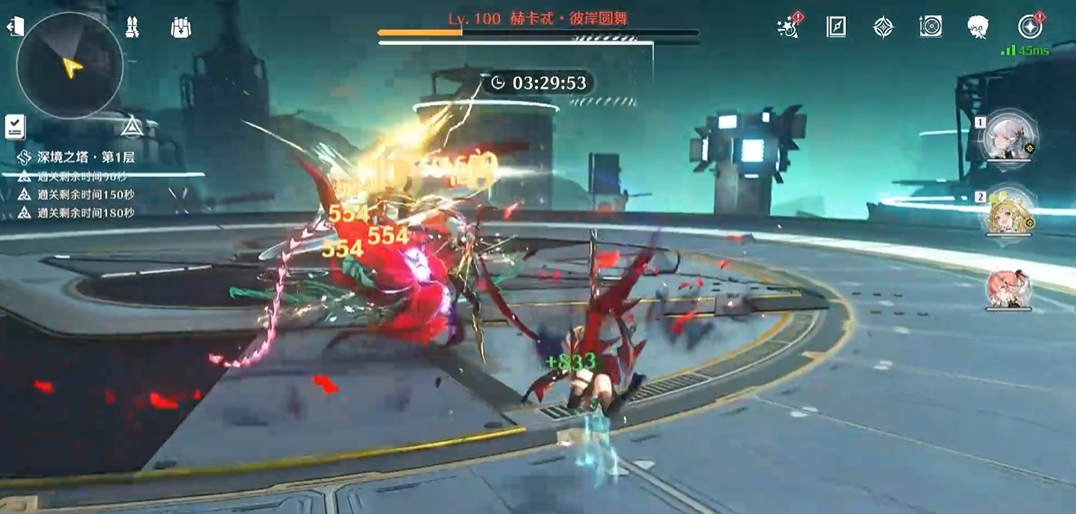Leave the tower via the exit door icon
The width and height of the screenshot is (1076, 514).
pyautogui.click(x=15, y=27)
